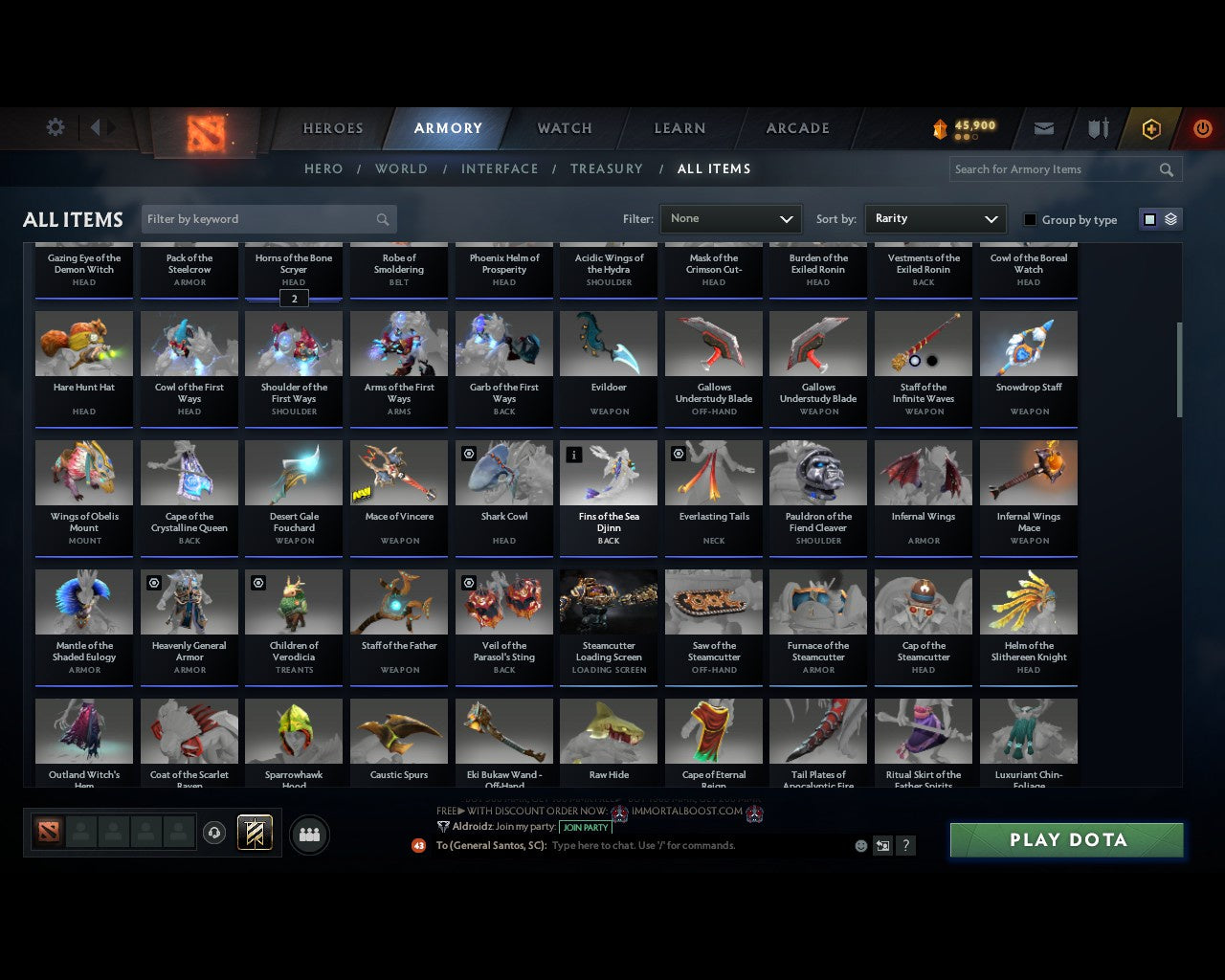Viewport: 1225px width, 980px height.
Task: Click JOIN PARTY next to Aldroidz
Action: coord(585,827)
